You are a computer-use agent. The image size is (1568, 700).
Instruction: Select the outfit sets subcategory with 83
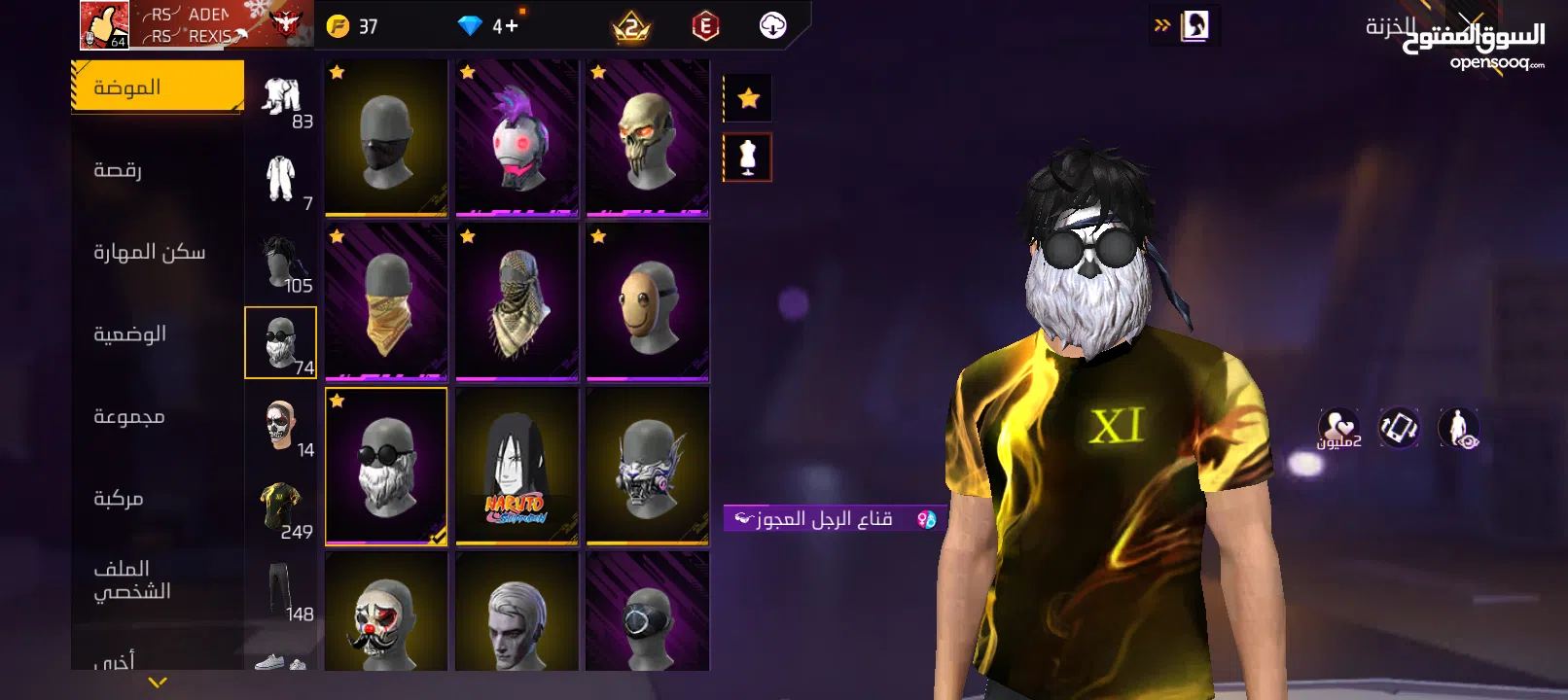pos(282,100)
